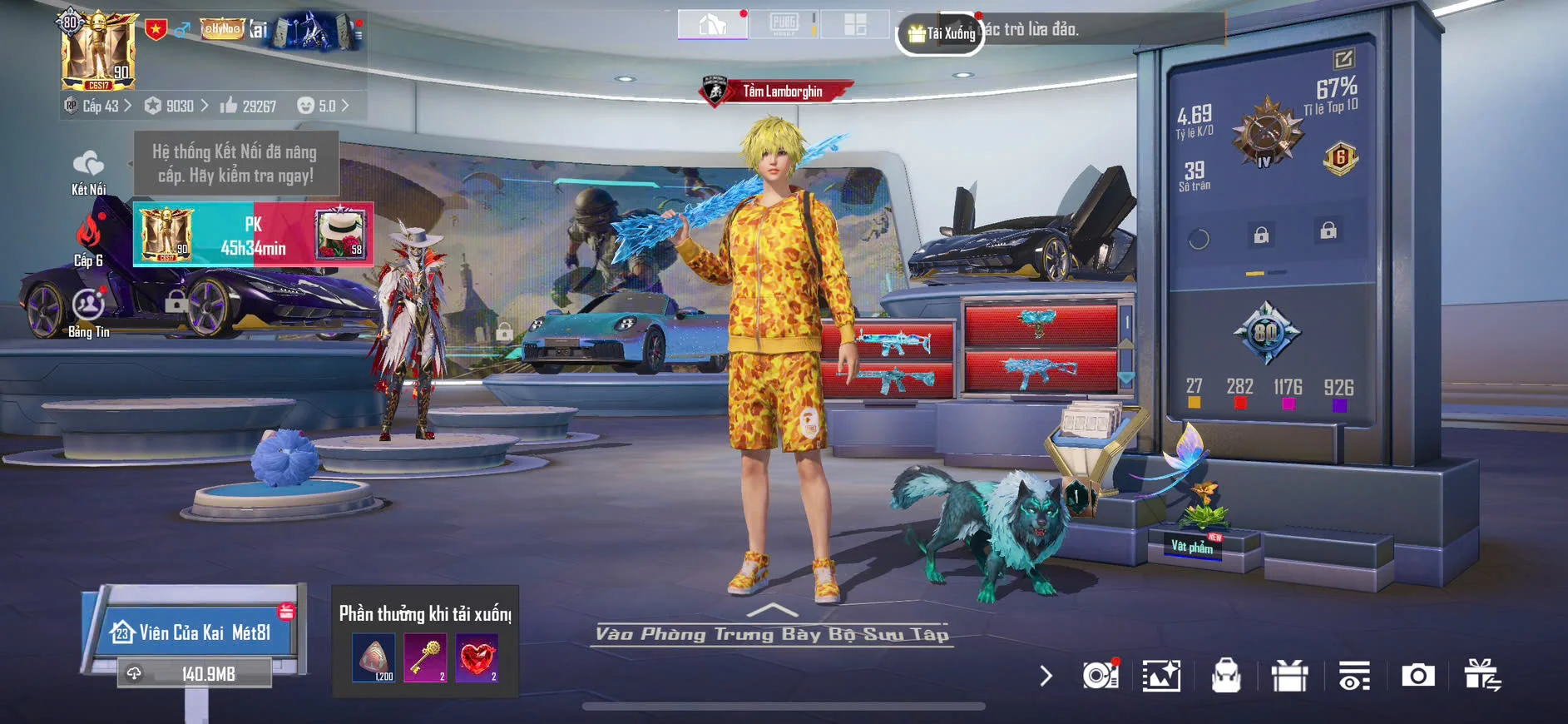Open the player avatar profile frame
The image size is (1568, 724).
(x=98, y=51)
